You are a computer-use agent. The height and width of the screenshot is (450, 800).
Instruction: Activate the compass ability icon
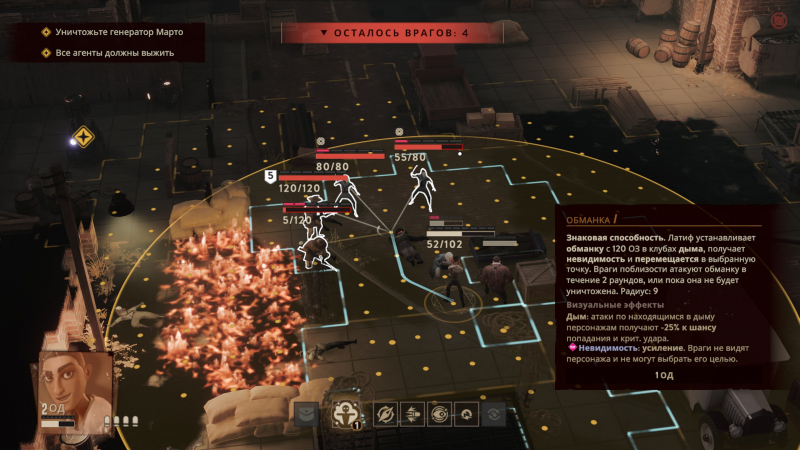coord(385,413)
